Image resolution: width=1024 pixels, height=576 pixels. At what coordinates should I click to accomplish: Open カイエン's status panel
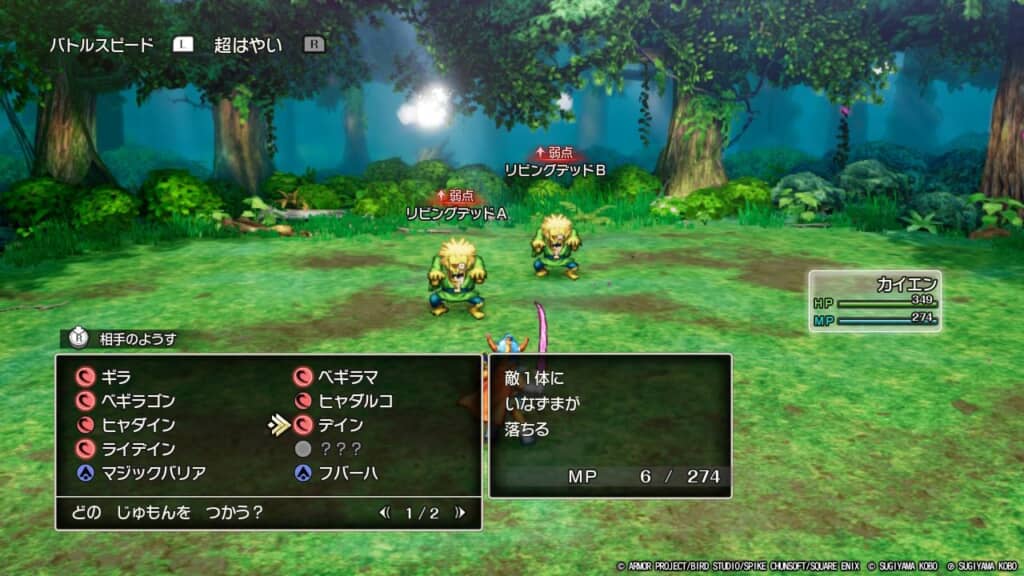pos(875,300)
